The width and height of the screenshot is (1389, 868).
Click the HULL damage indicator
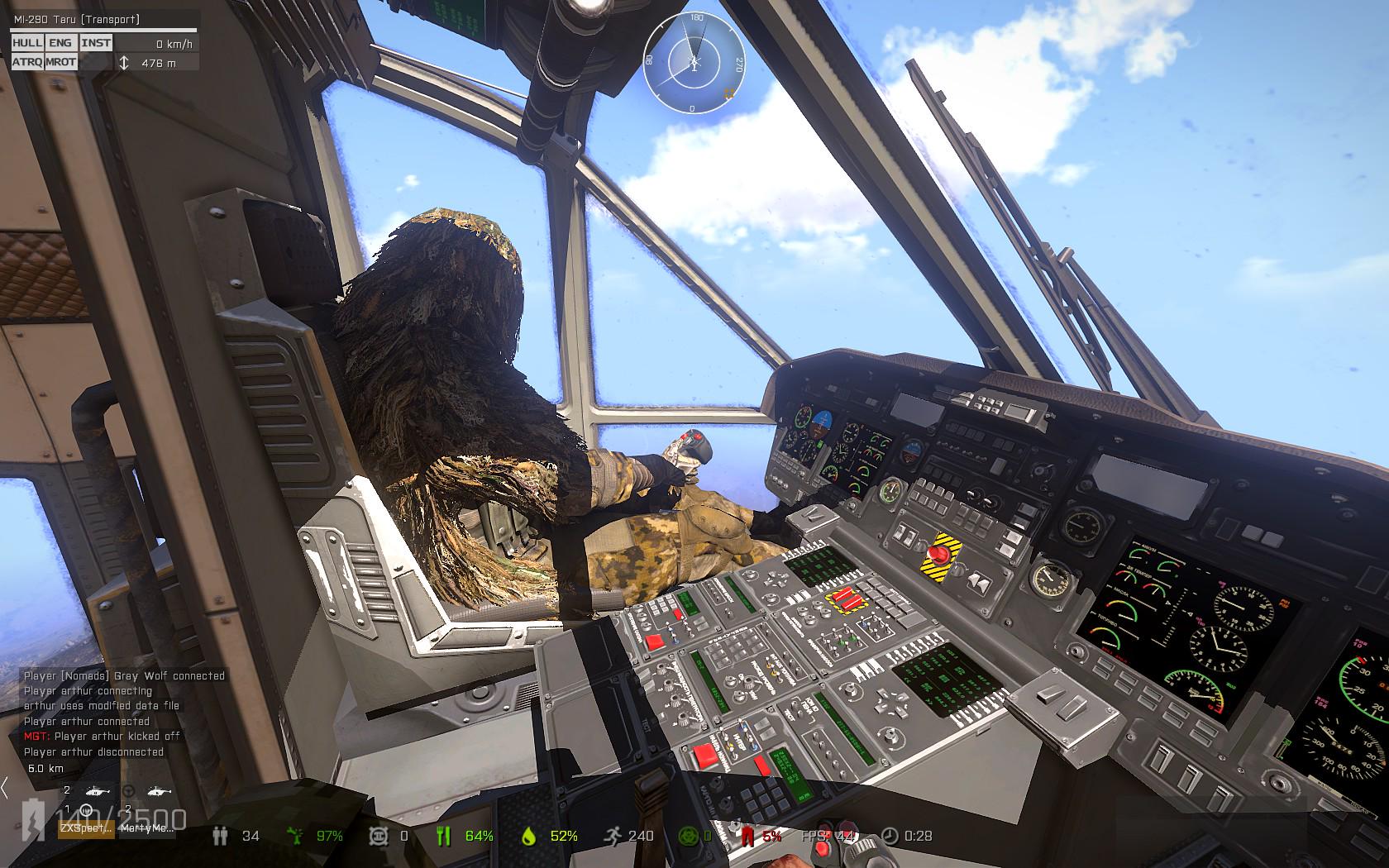(27, 42)
